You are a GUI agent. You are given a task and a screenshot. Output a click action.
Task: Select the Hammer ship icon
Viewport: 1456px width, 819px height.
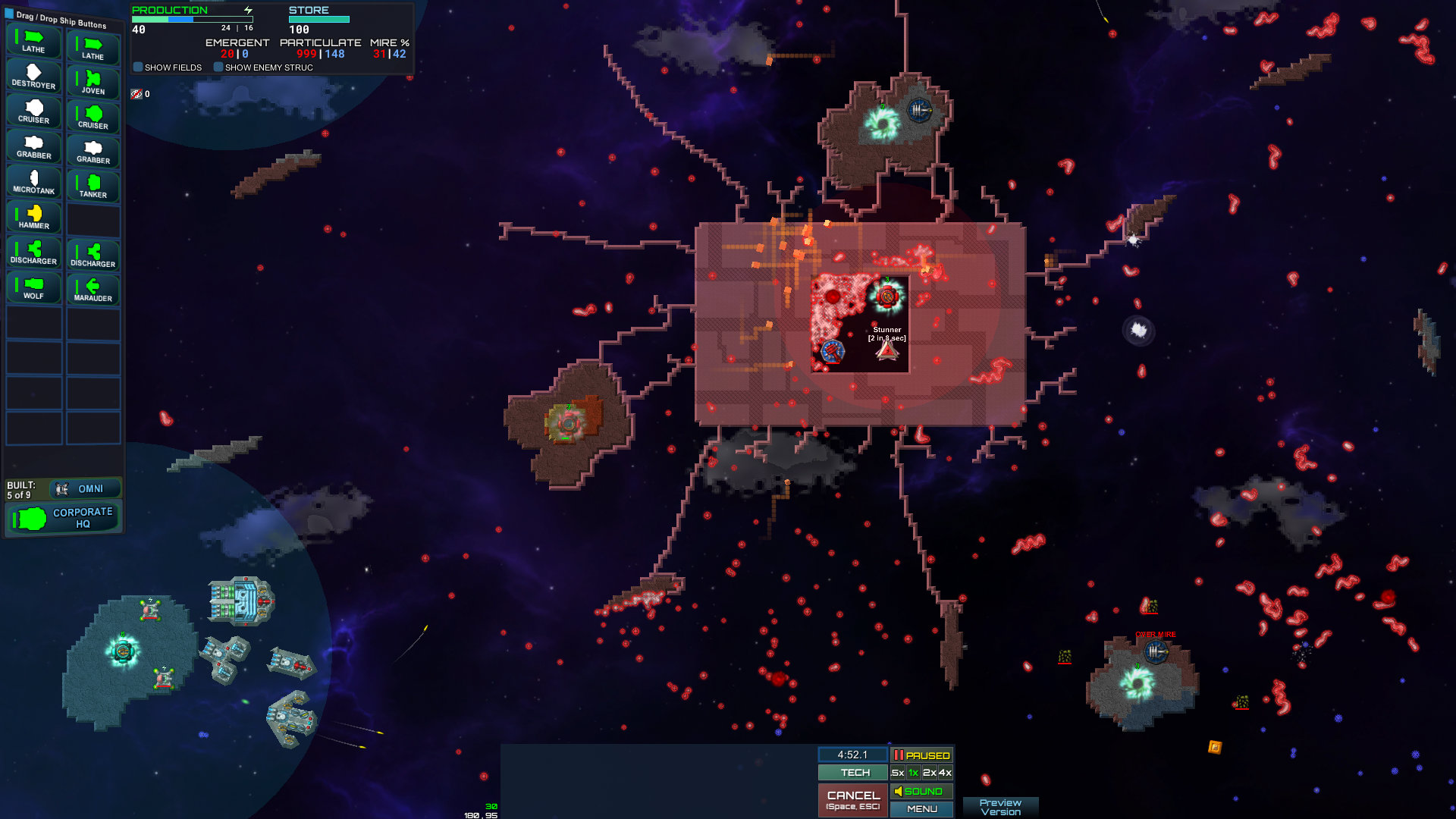tap(33, 217)
